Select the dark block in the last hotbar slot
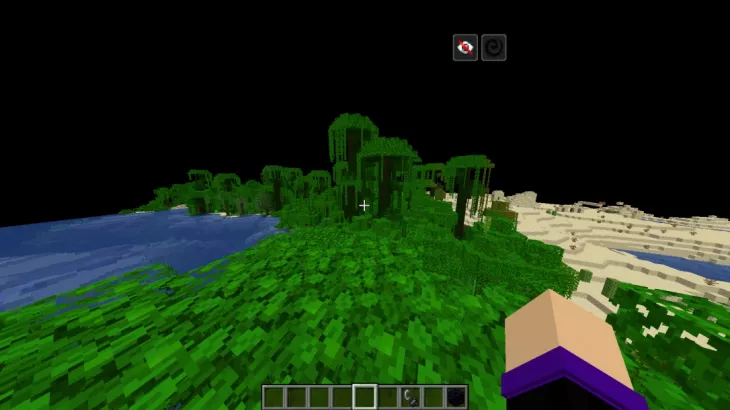 [456, 397]
